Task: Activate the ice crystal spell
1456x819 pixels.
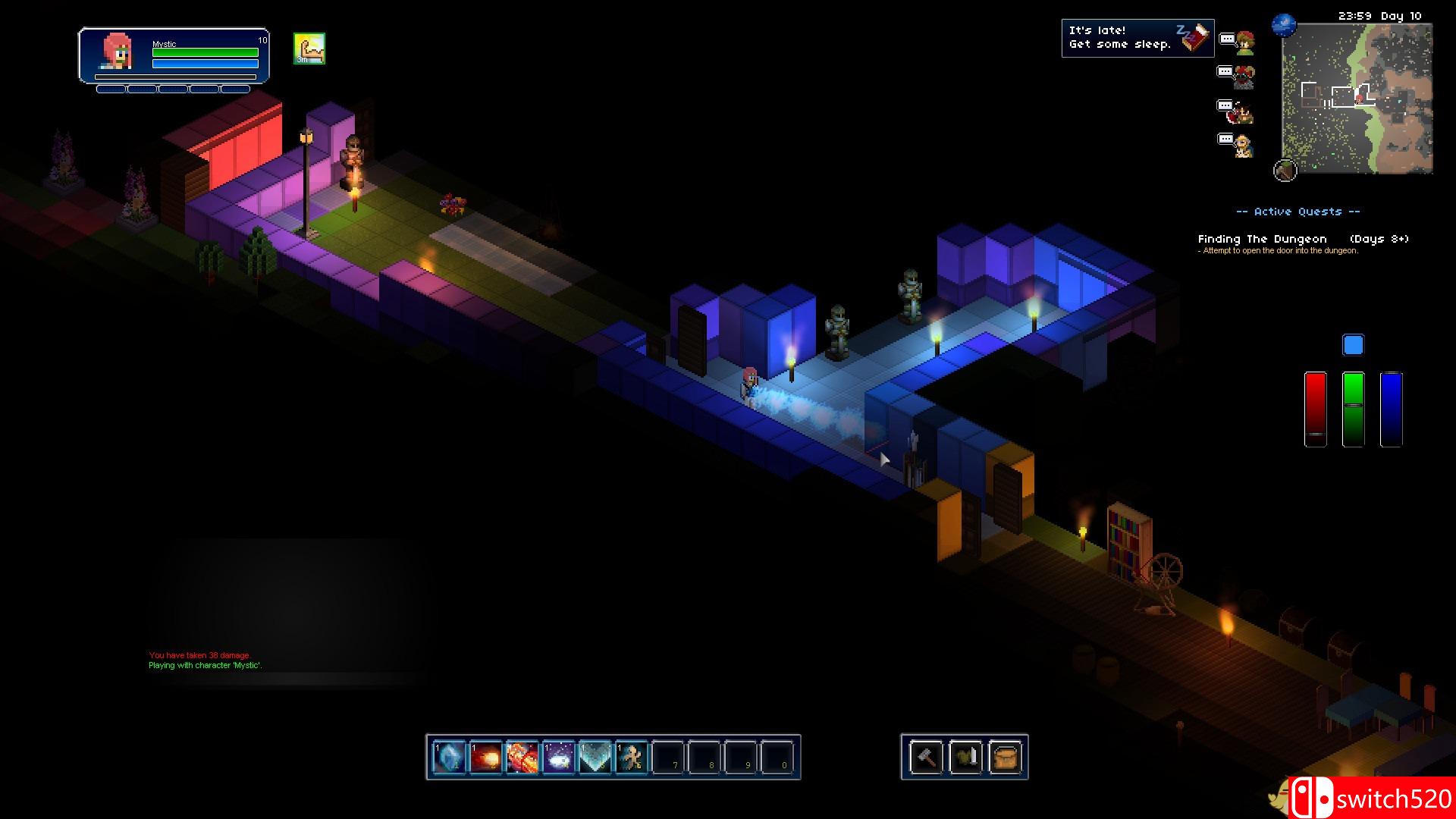Action: (449, 757)
